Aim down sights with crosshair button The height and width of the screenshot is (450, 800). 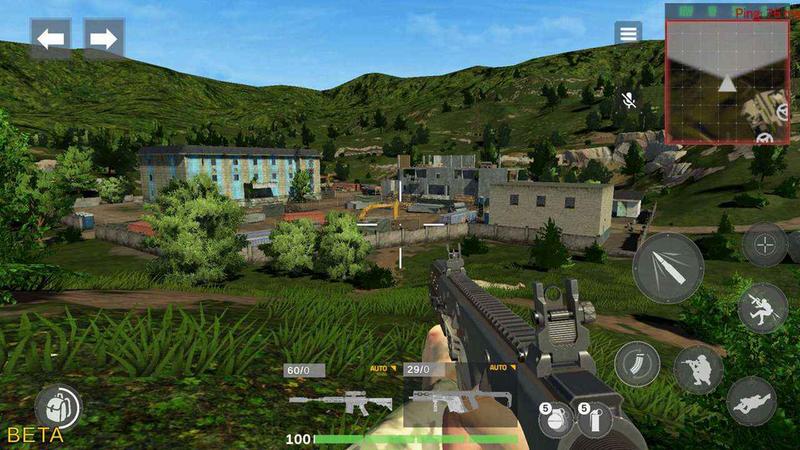767,245
